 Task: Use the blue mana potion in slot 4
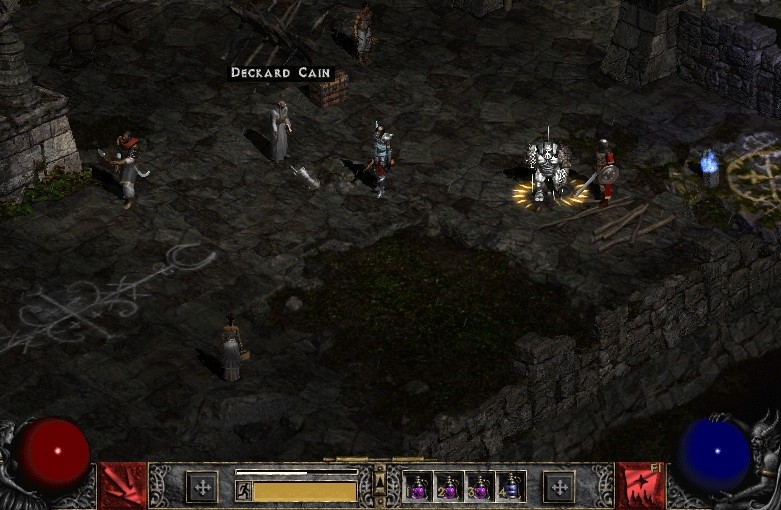coord(512,487)
